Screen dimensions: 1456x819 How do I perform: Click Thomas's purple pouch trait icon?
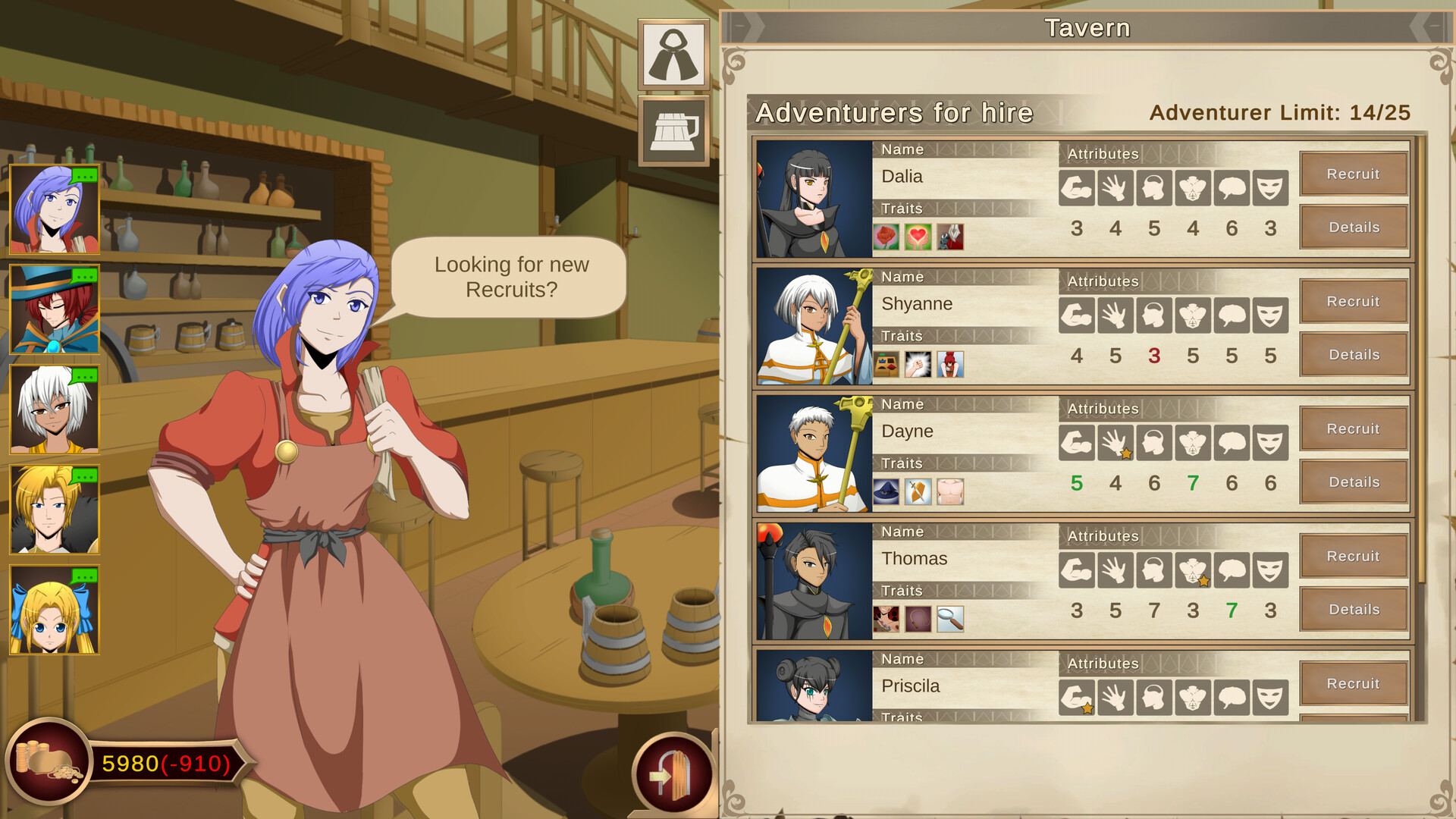pos(918,620)
